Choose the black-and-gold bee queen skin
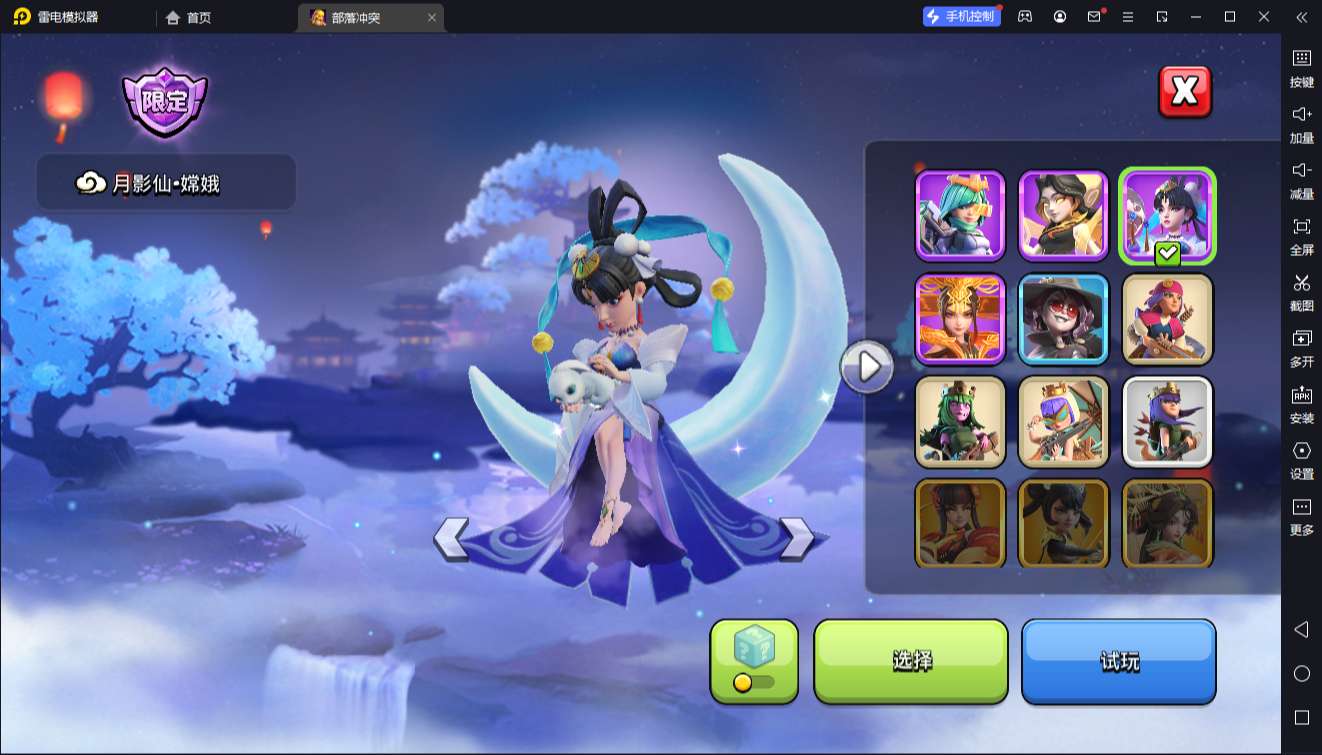 click(x=1064, y=215)
